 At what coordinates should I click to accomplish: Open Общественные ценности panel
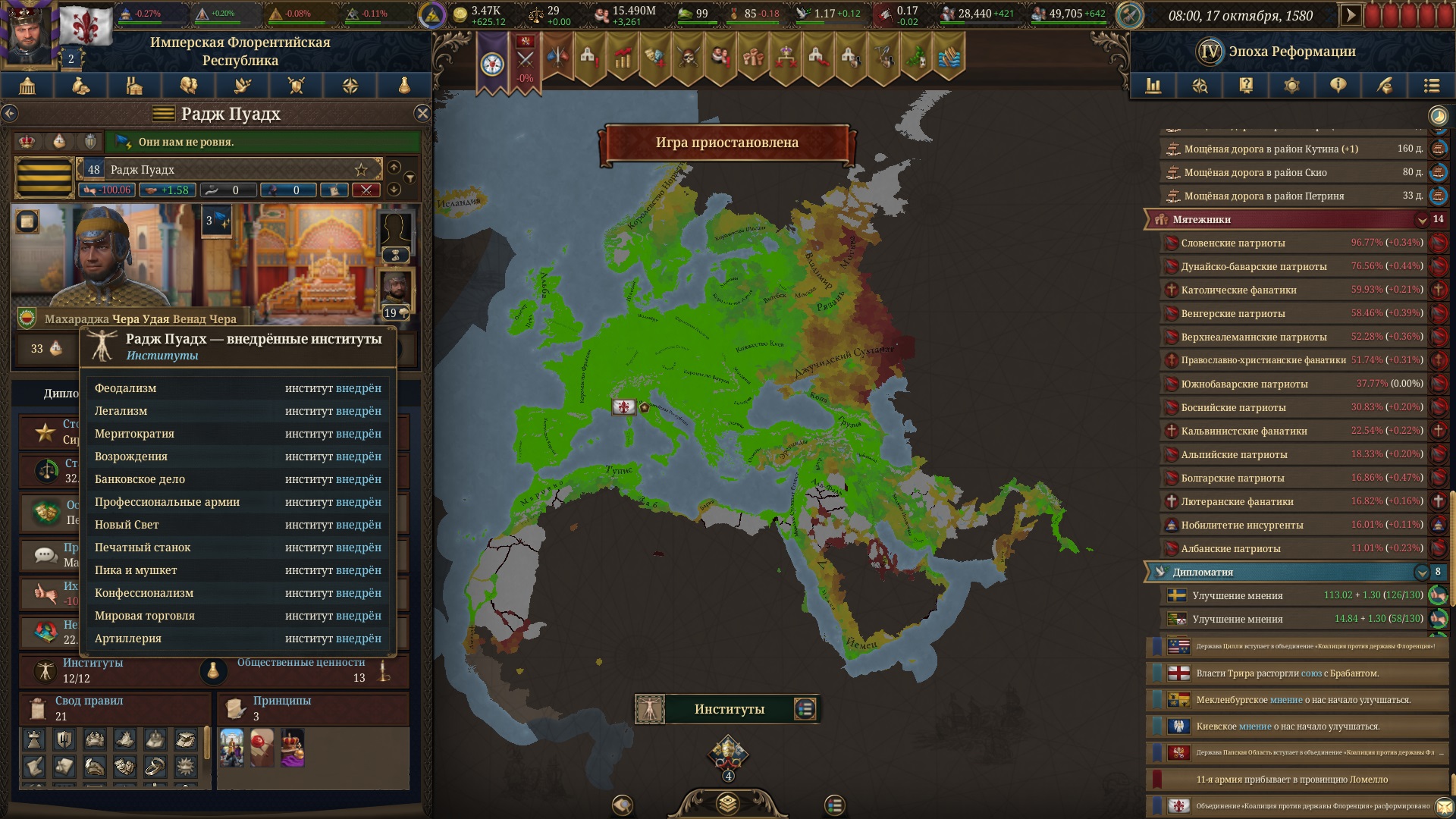coord(303,670)
